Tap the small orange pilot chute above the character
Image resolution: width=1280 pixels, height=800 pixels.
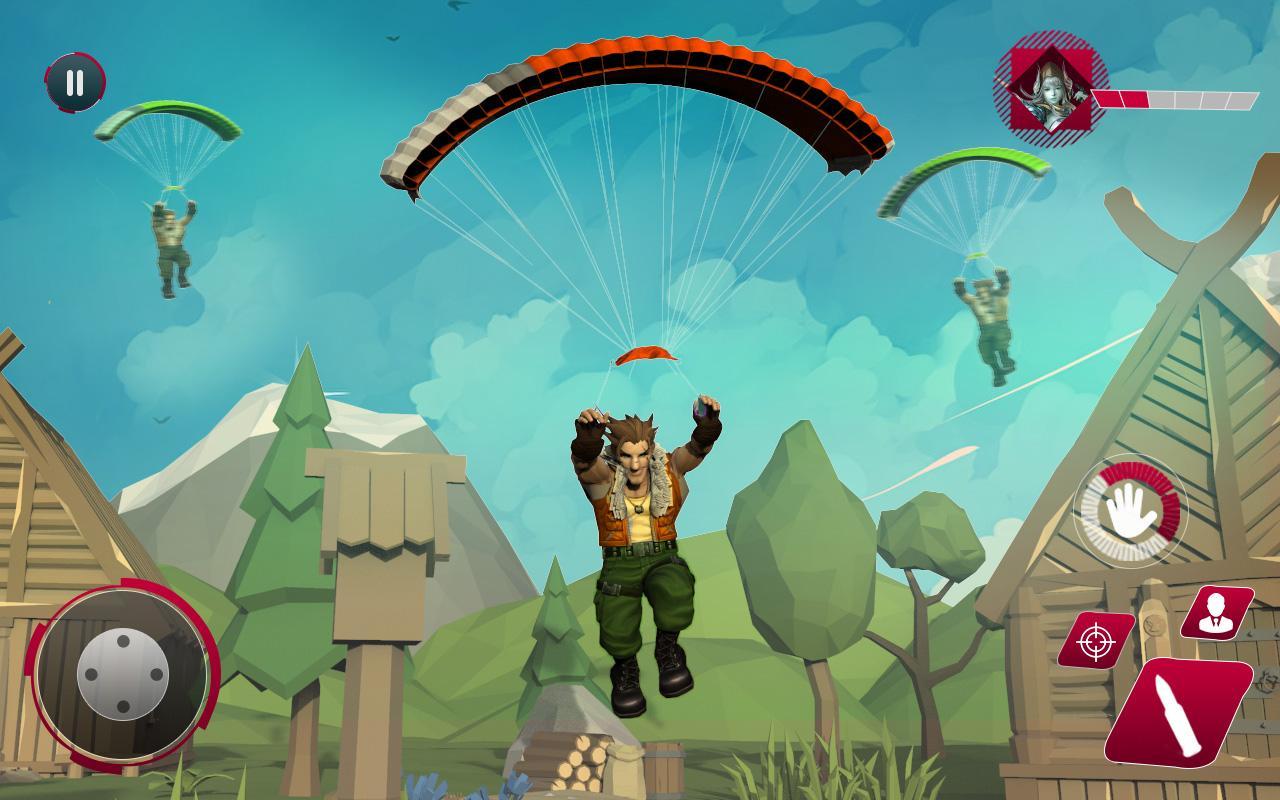(x=646, y=355)
